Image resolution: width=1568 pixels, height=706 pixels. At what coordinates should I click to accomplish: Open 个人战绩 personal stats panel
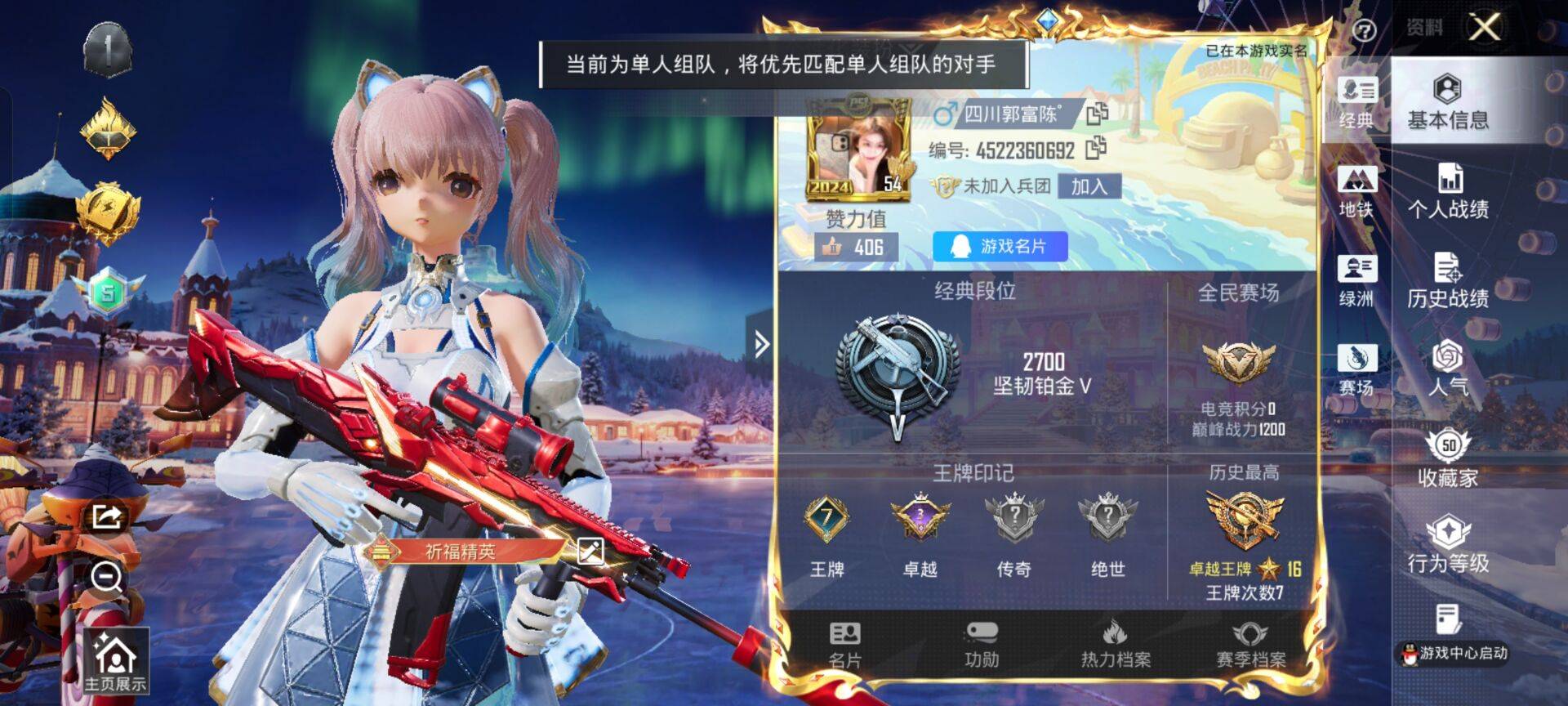coord(1462,194)
